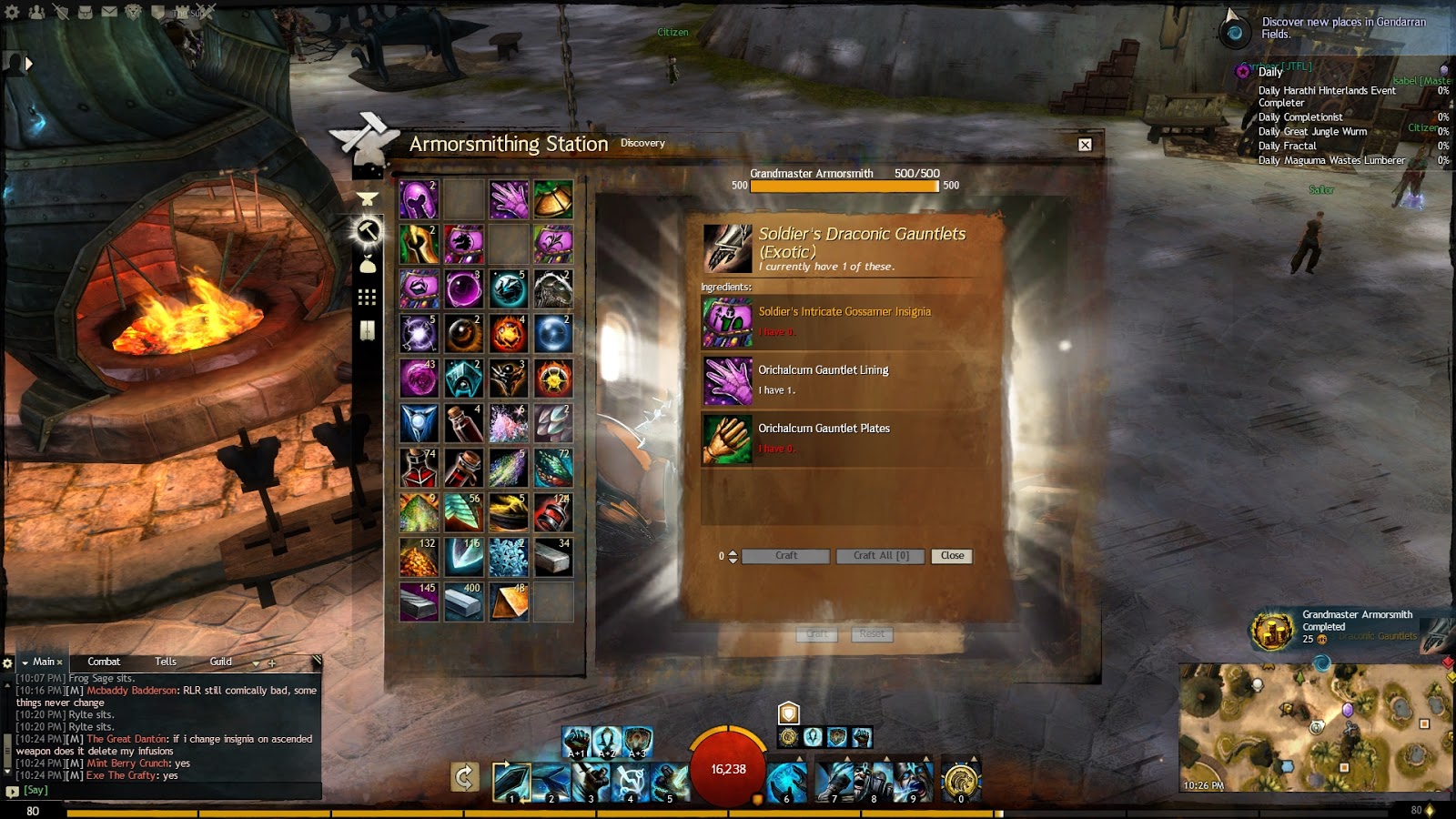Click the Close button in the recipe popup
Image resolution: width=1456 pixels, height=819 pixels.
(952, 556)
